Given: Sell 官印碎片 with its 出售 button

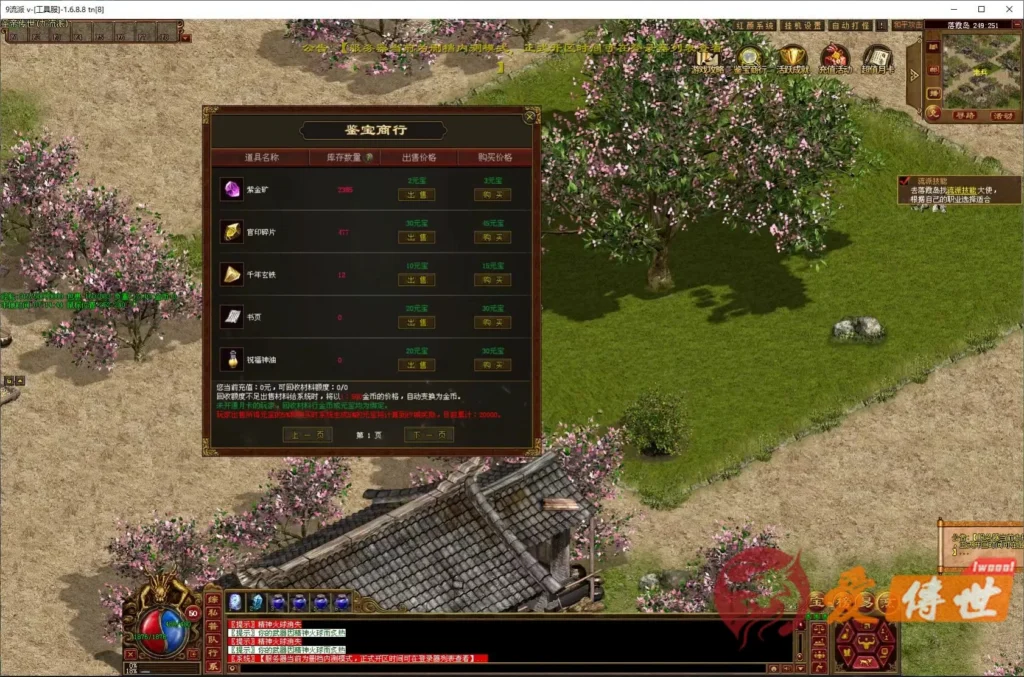Looking at the screenshot, I should (x=416, y=237).
